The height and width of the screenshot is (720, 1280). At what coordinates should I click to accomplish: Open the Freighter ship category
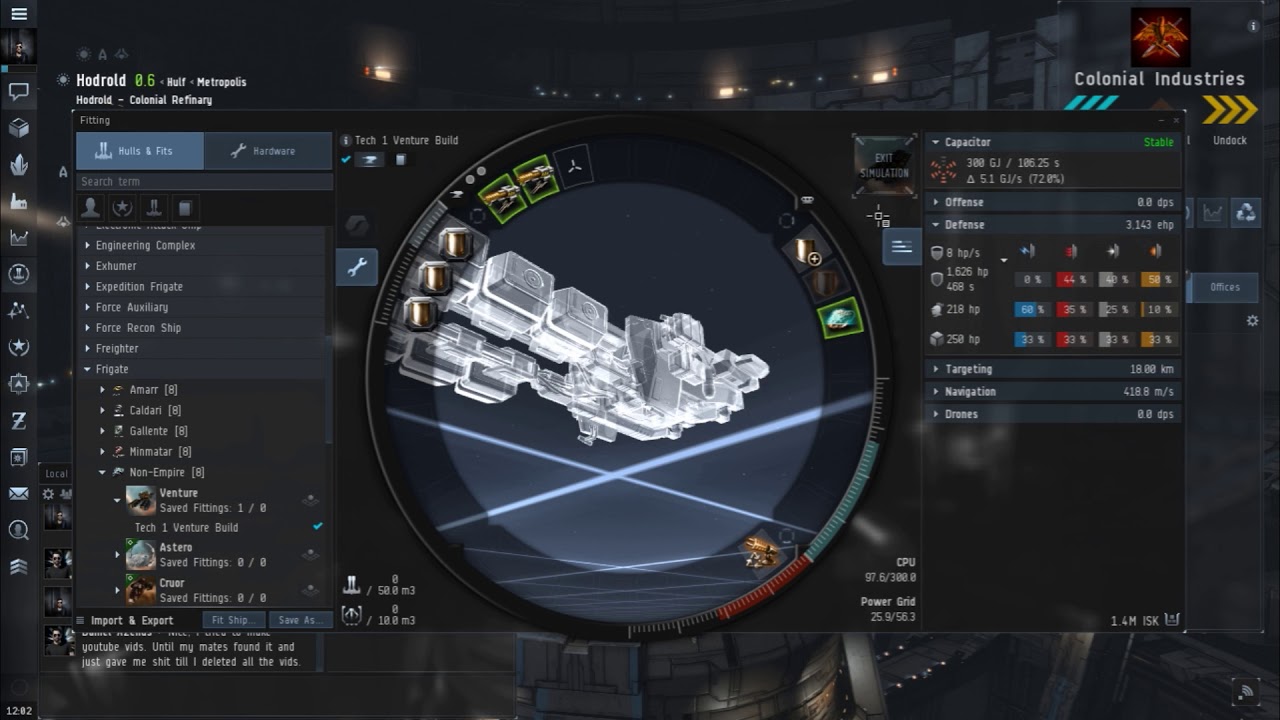[117, 348]
